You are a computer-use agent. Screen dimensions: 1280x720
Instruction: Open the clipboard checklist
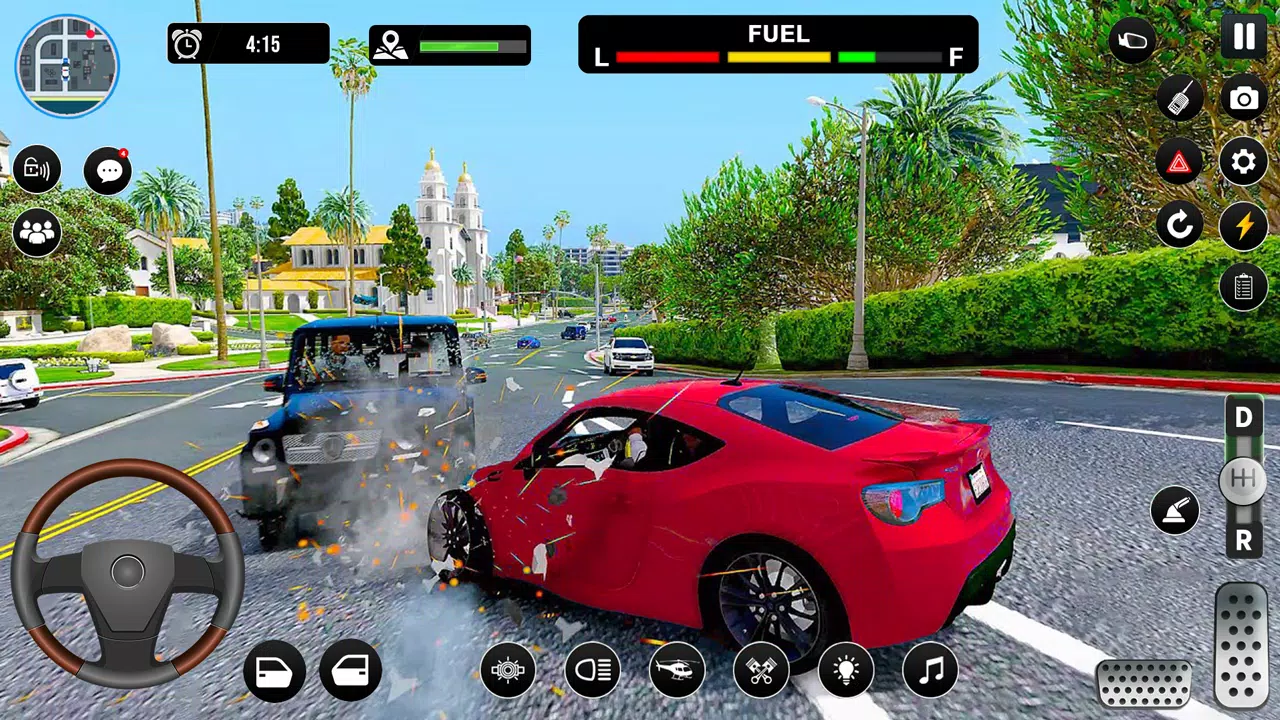click(x=1243, y=287)
